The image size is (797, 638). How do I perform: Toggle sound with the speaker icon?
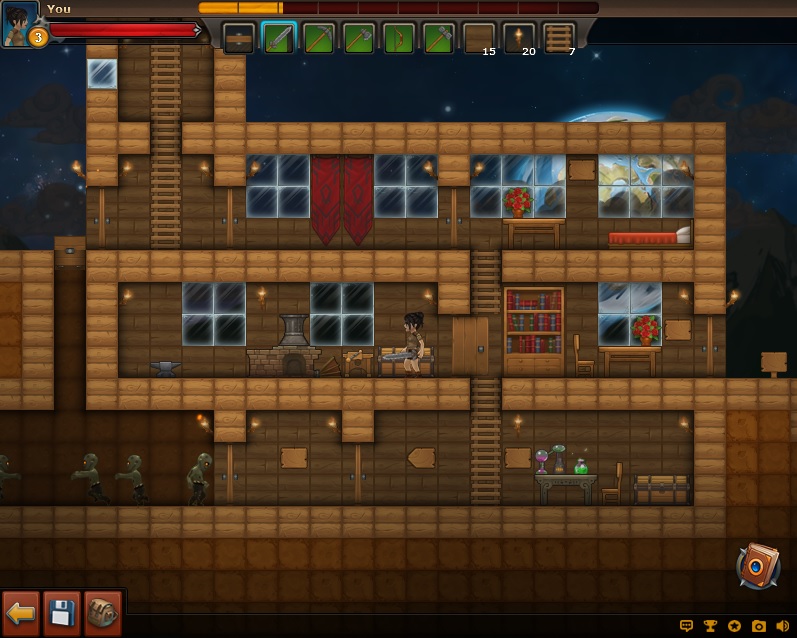point(782,626)
